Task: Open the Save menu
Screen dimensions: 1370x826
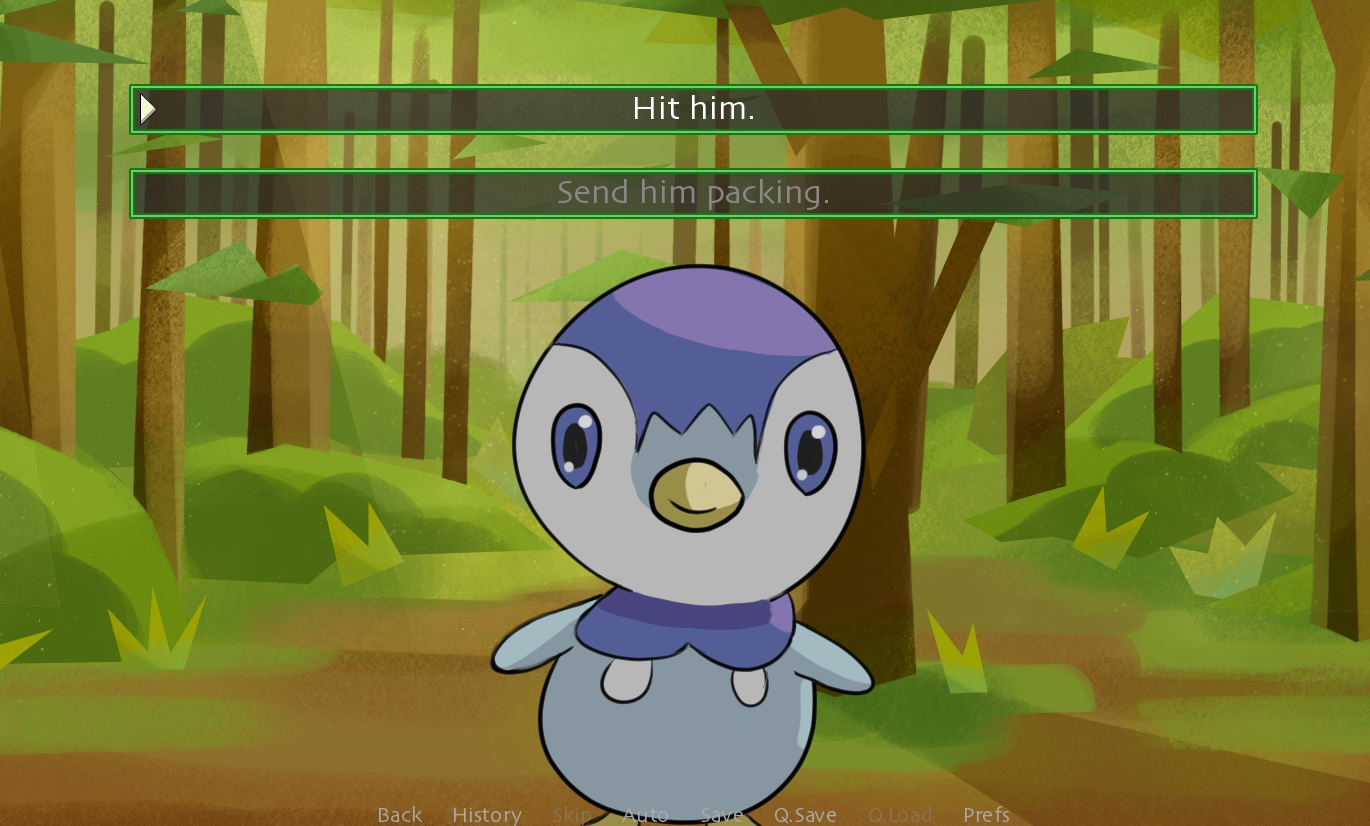Action: click(x=721, y=815)
